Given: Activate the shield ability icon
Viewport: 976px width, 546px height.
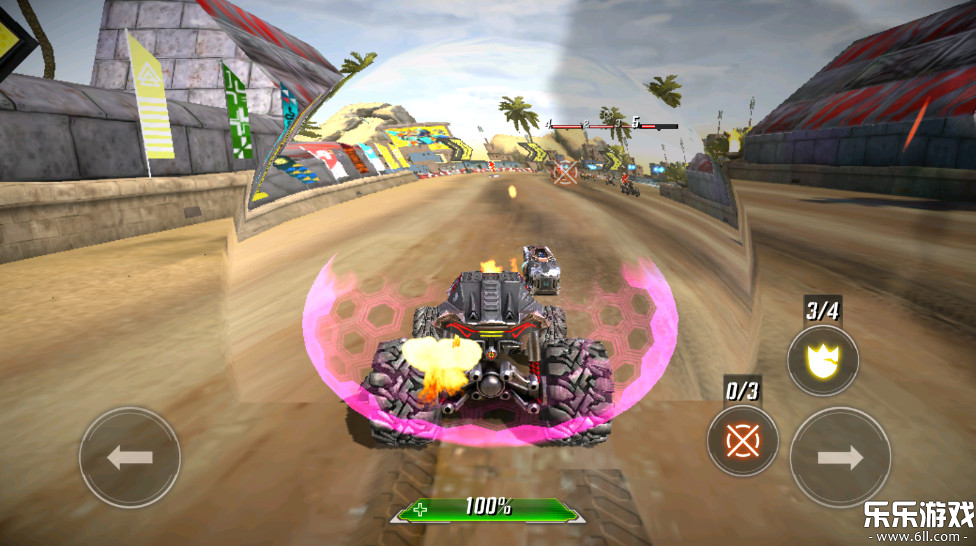Looking at the screenshot, I should click(x=822, y=360).
